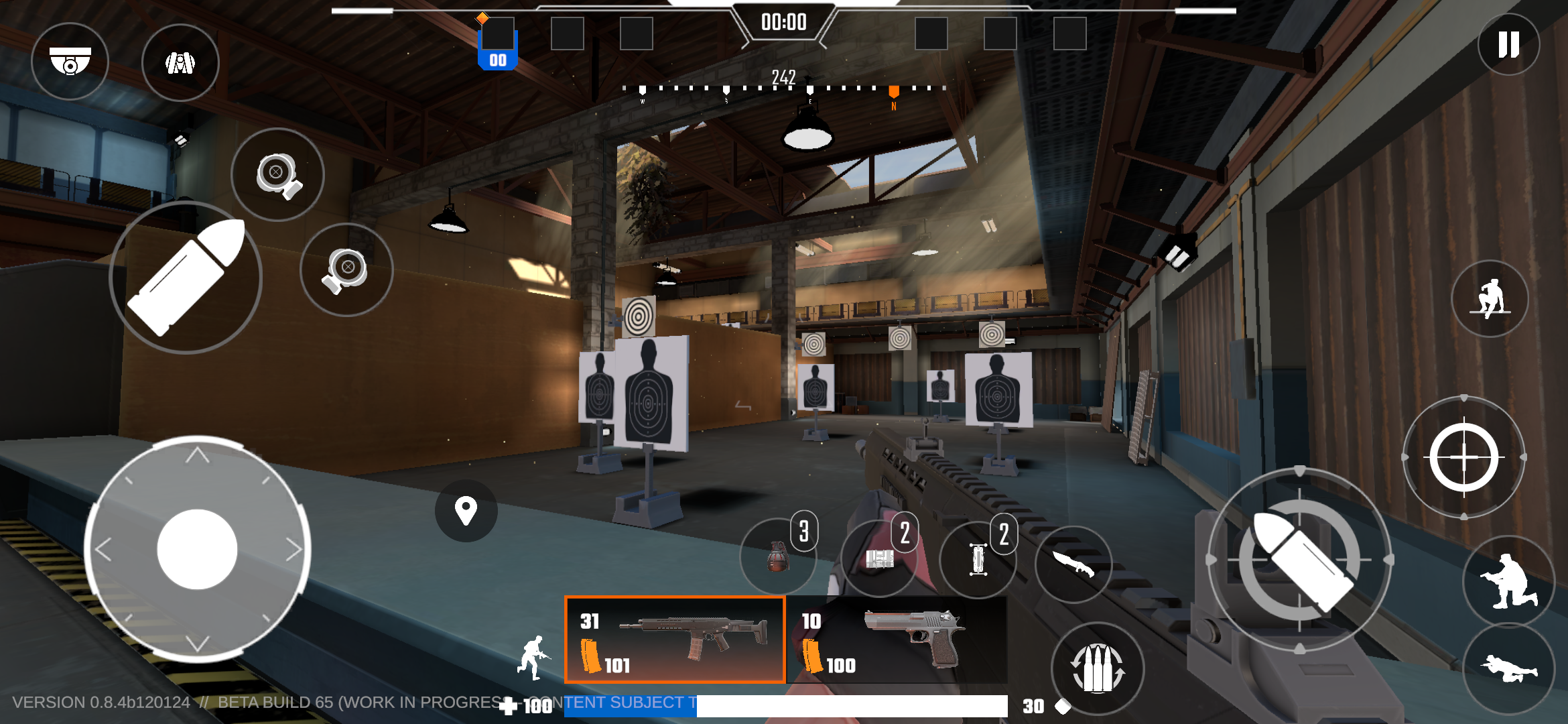This screenshot has width=1568, height=724.
Task: Tap the team players icon
Action: click(180, 63)
